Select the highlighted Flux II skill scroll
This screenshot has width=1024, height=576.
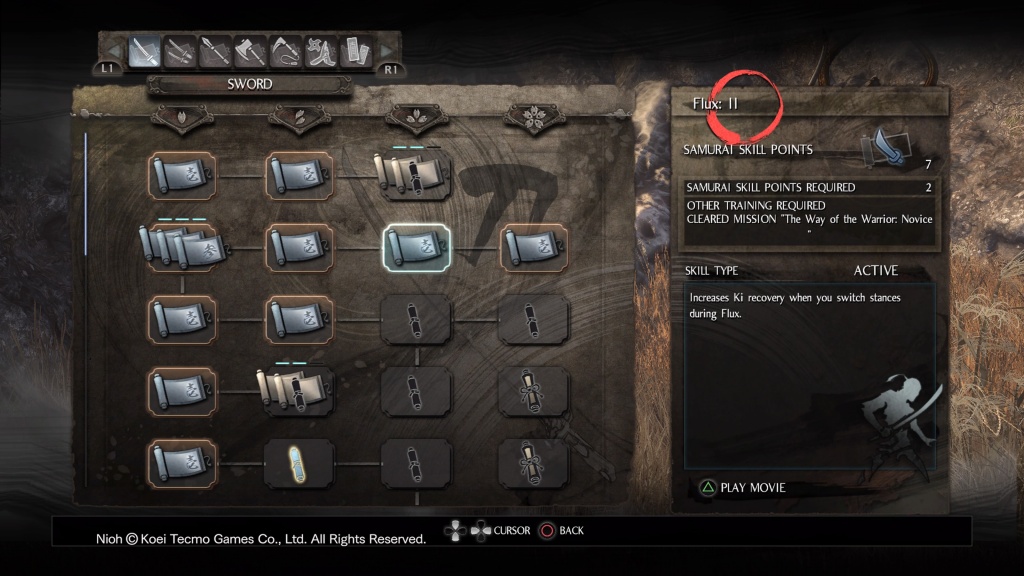click(417, 247)
